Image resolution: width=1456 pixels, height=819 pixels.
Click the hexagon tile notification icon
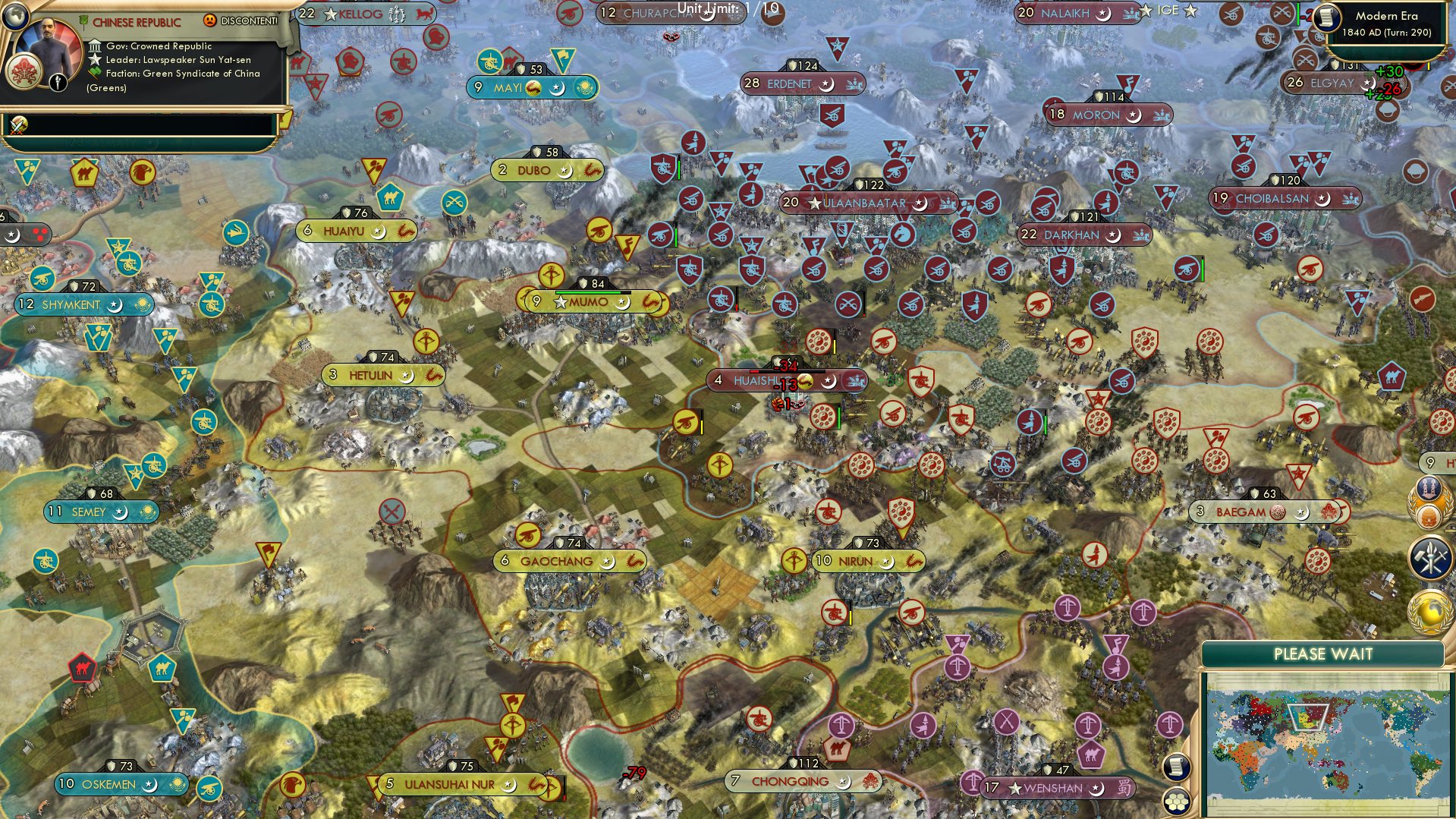(x=1176, y=802)
